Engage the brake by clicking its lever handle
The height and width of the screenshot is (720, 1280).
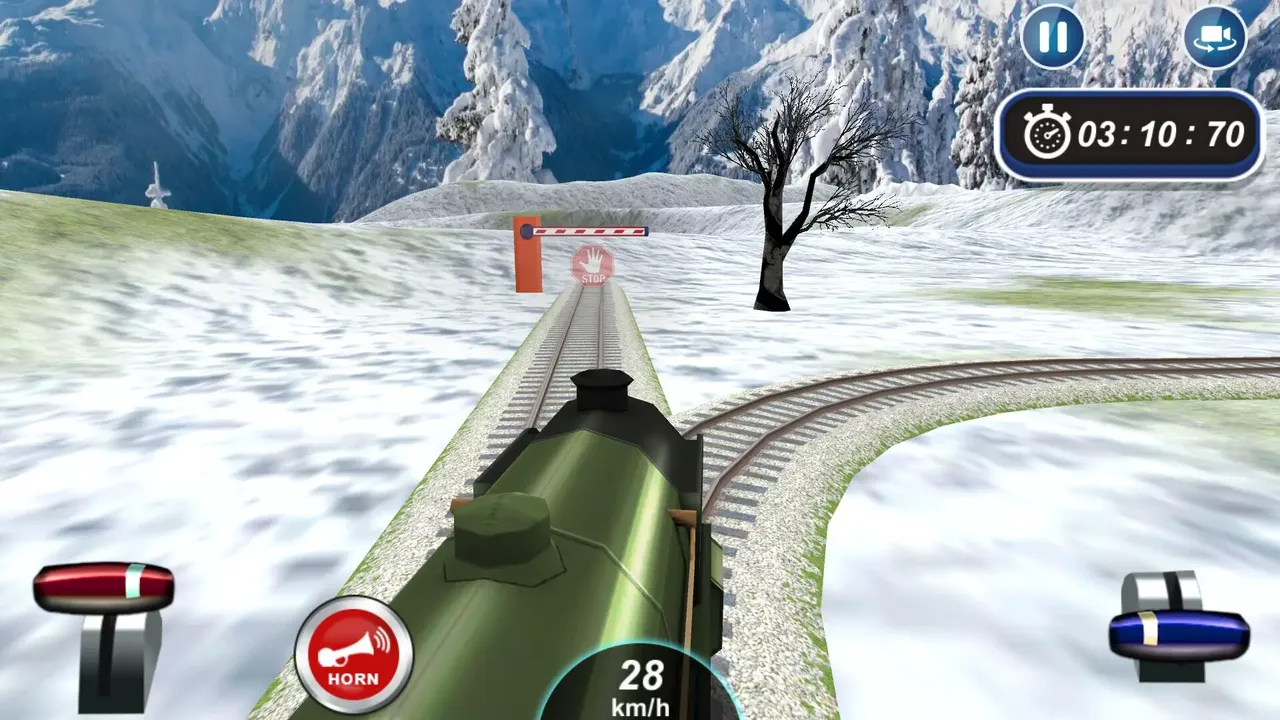pos(105,585)
